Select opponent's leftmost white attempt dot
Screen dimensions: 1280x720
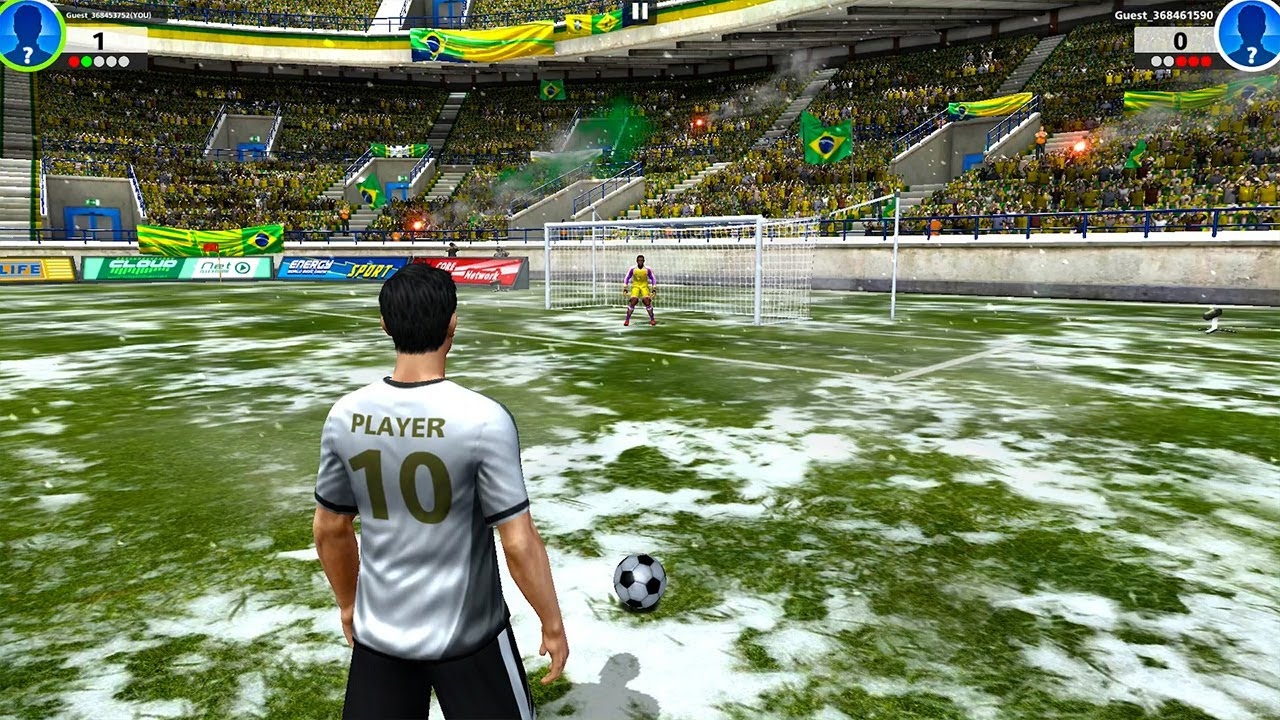[1157, 61]
